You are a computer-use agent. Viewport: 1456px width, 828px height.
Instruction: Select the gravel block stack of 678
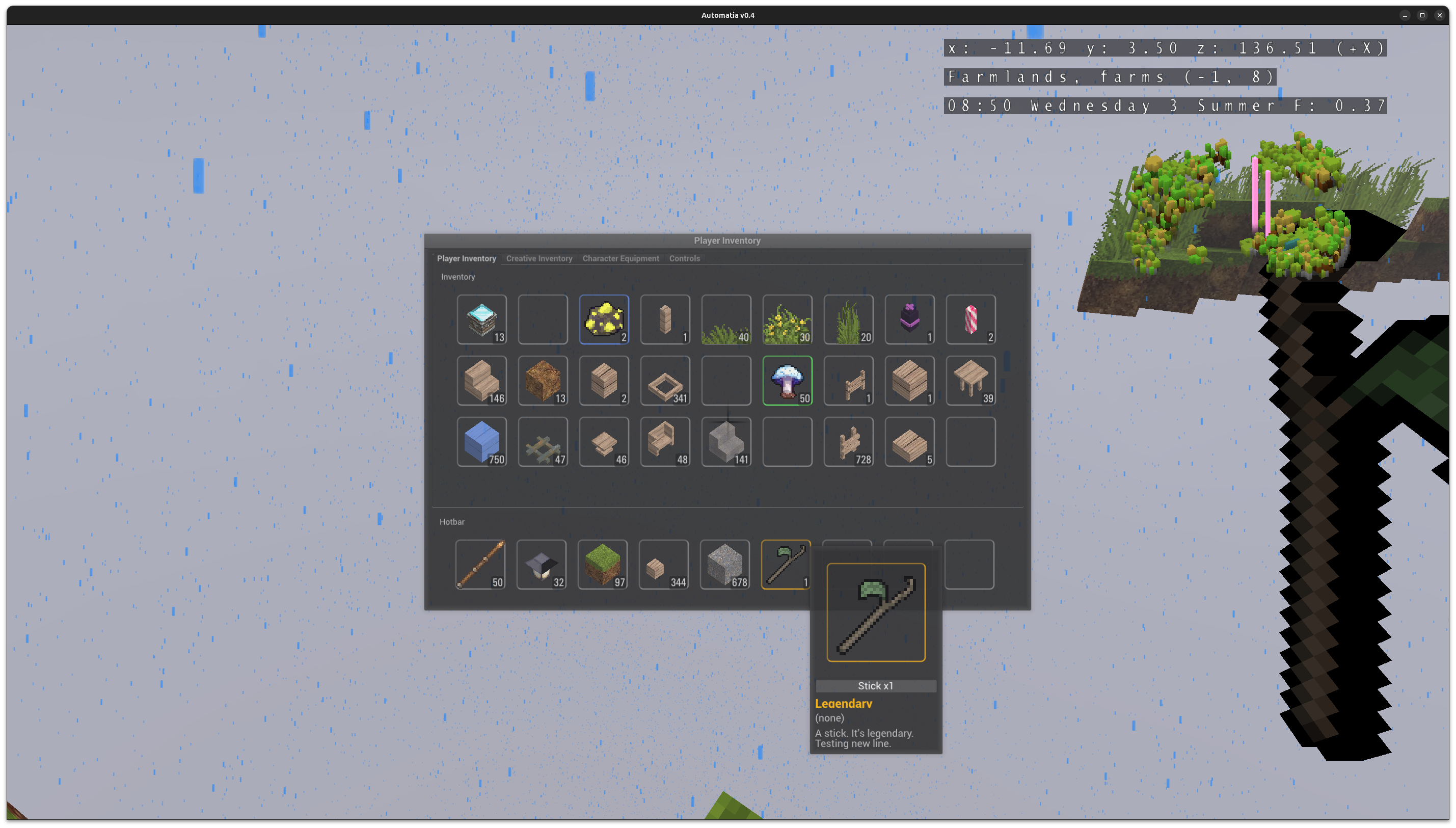(x=724, y=564)
